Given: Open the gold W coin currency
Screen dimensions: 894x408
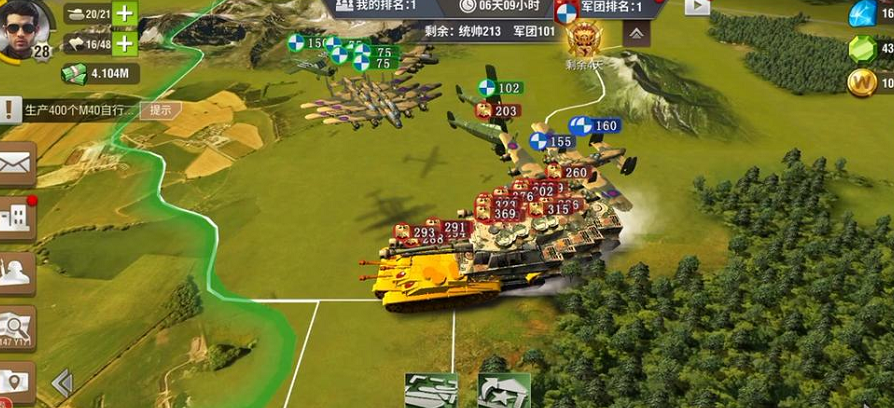Looking at the screenshot, I should pos(861,84).
